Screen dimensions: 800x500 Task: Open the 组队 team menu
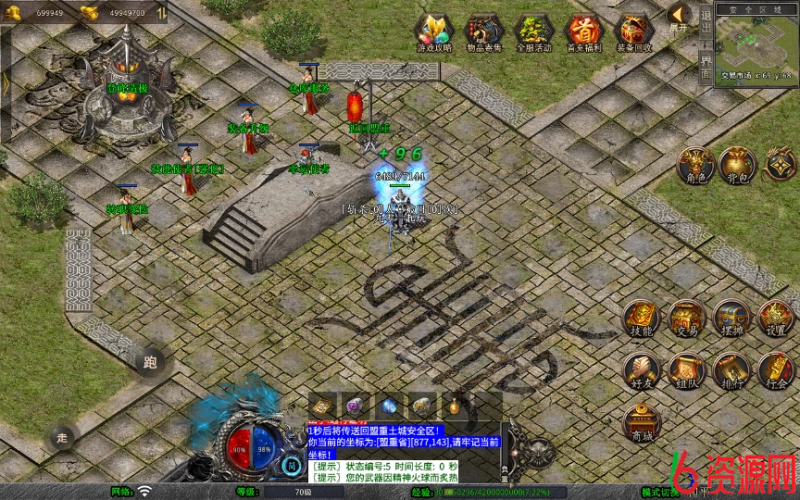tap(687, 370)
